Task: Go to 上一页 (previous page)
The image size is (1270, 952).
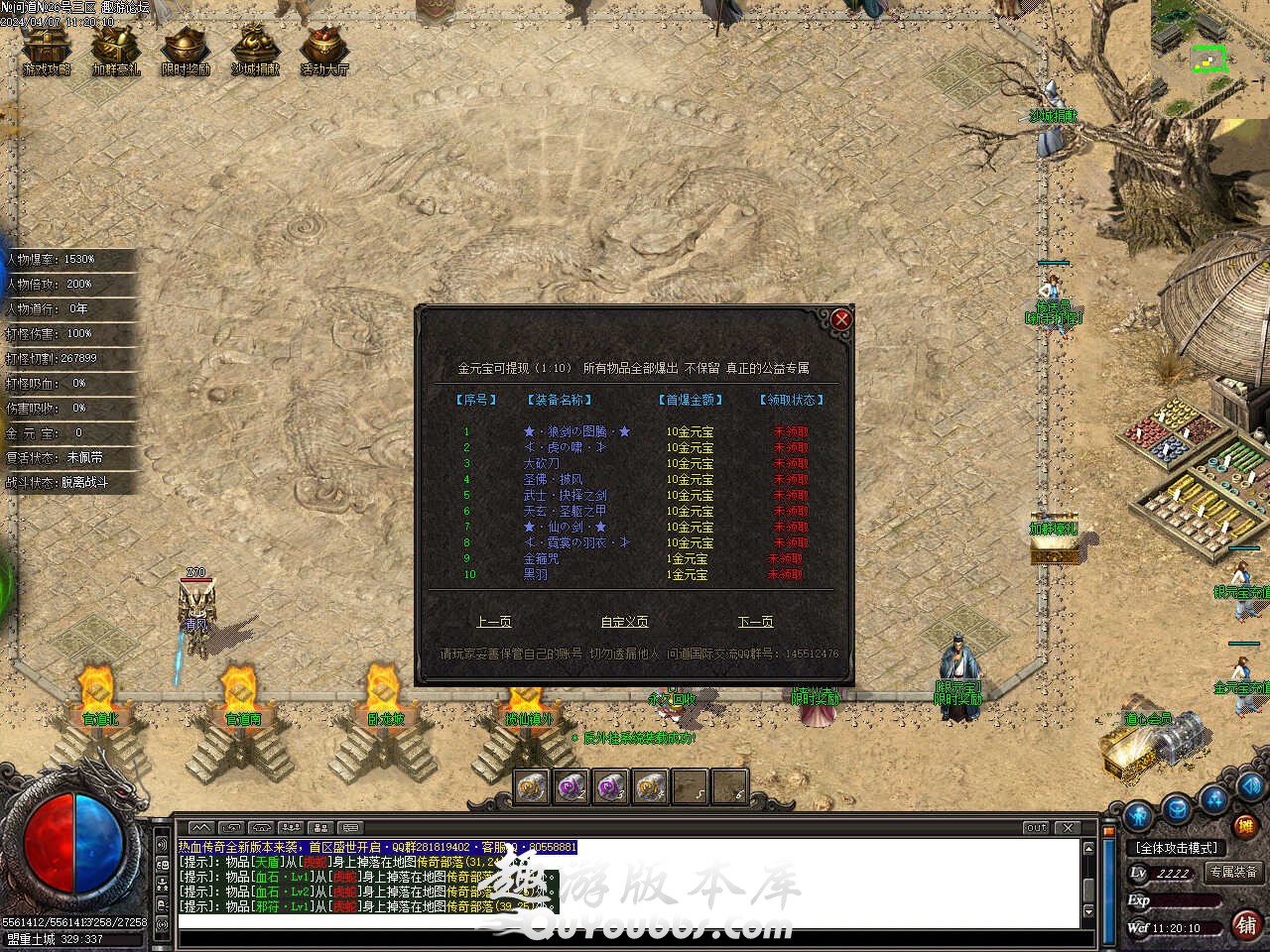Action: 493,622
